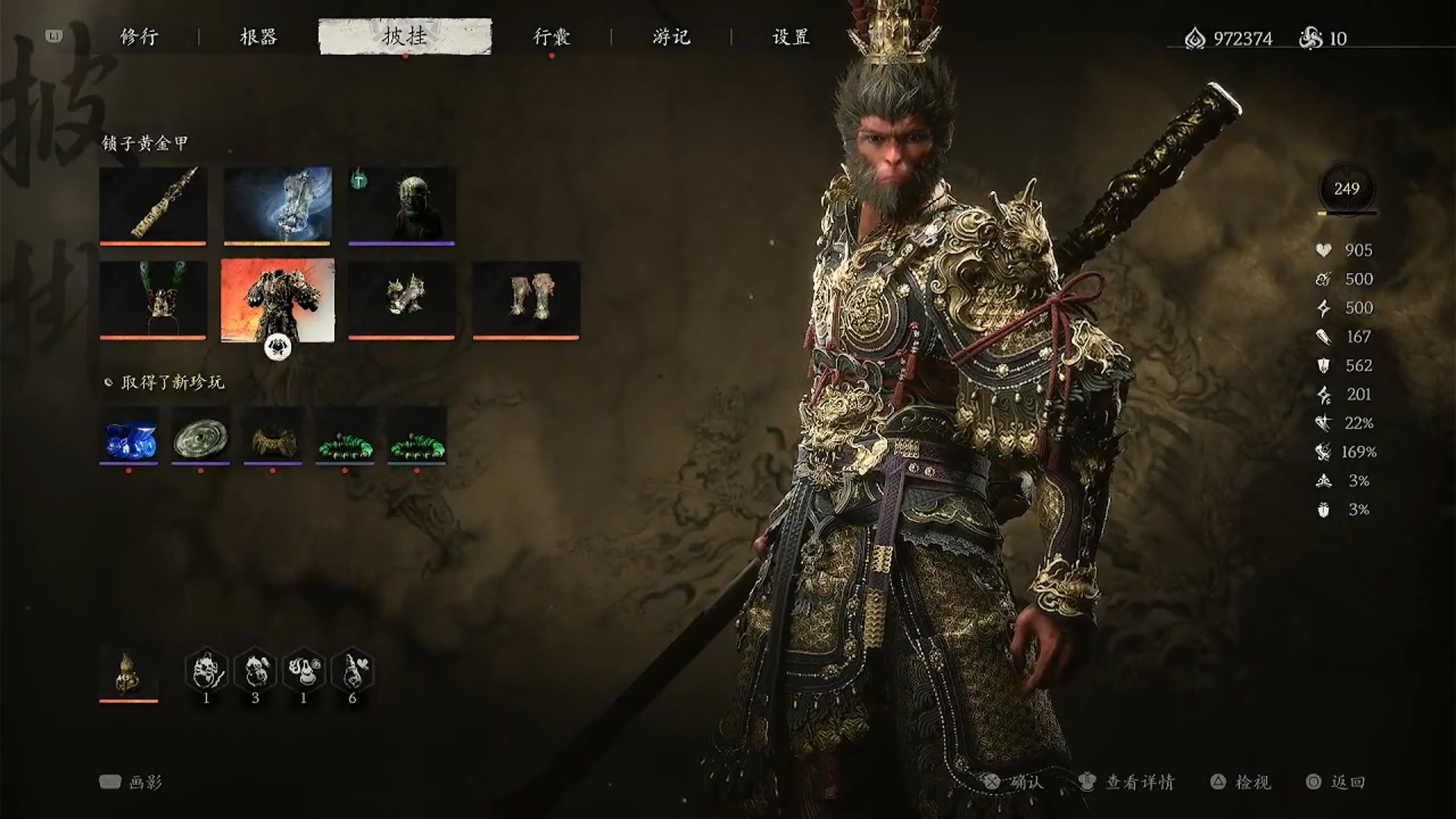Go to the 行囊 inventory tab

point(551,36)
